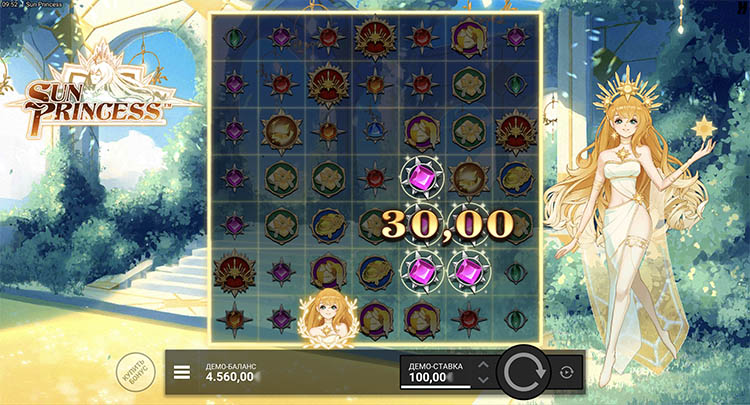The width and height of the screenshot is (750, 405).
Task: Increase the bet with the up arrow
Action: click(484, 365)
